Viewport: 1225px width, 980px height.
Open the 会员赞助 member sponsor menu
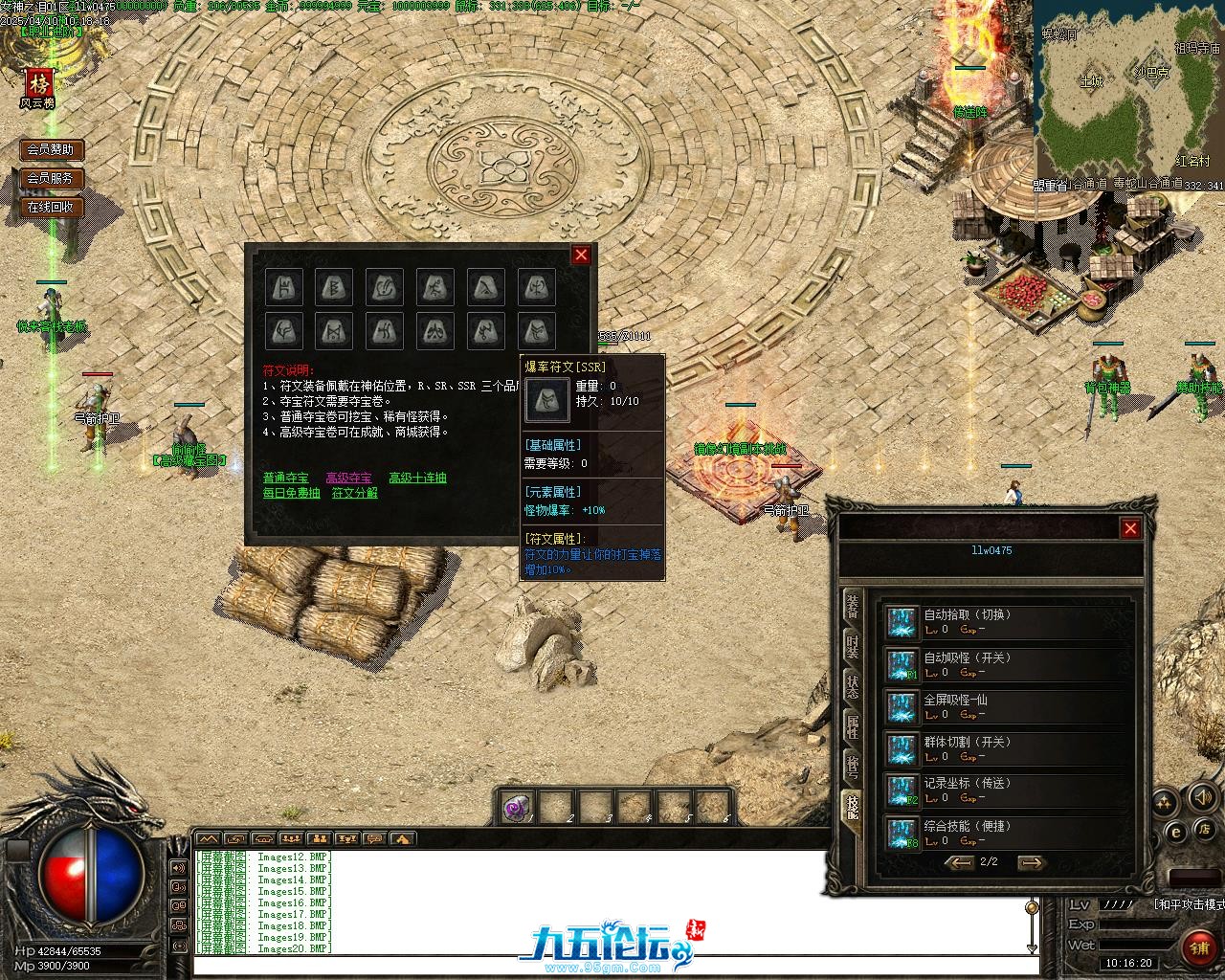click(50, 149)
